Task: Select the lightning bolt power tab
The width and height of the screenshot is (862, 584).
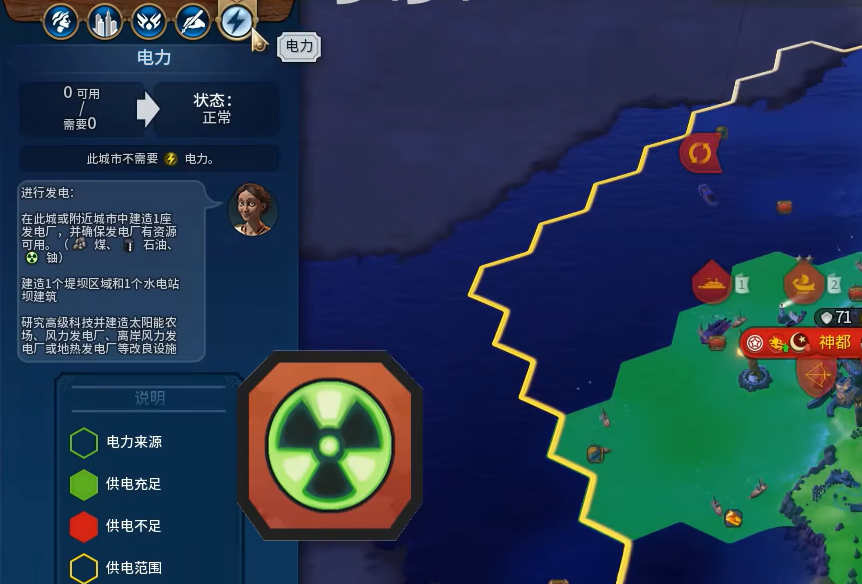Action: 236,21
